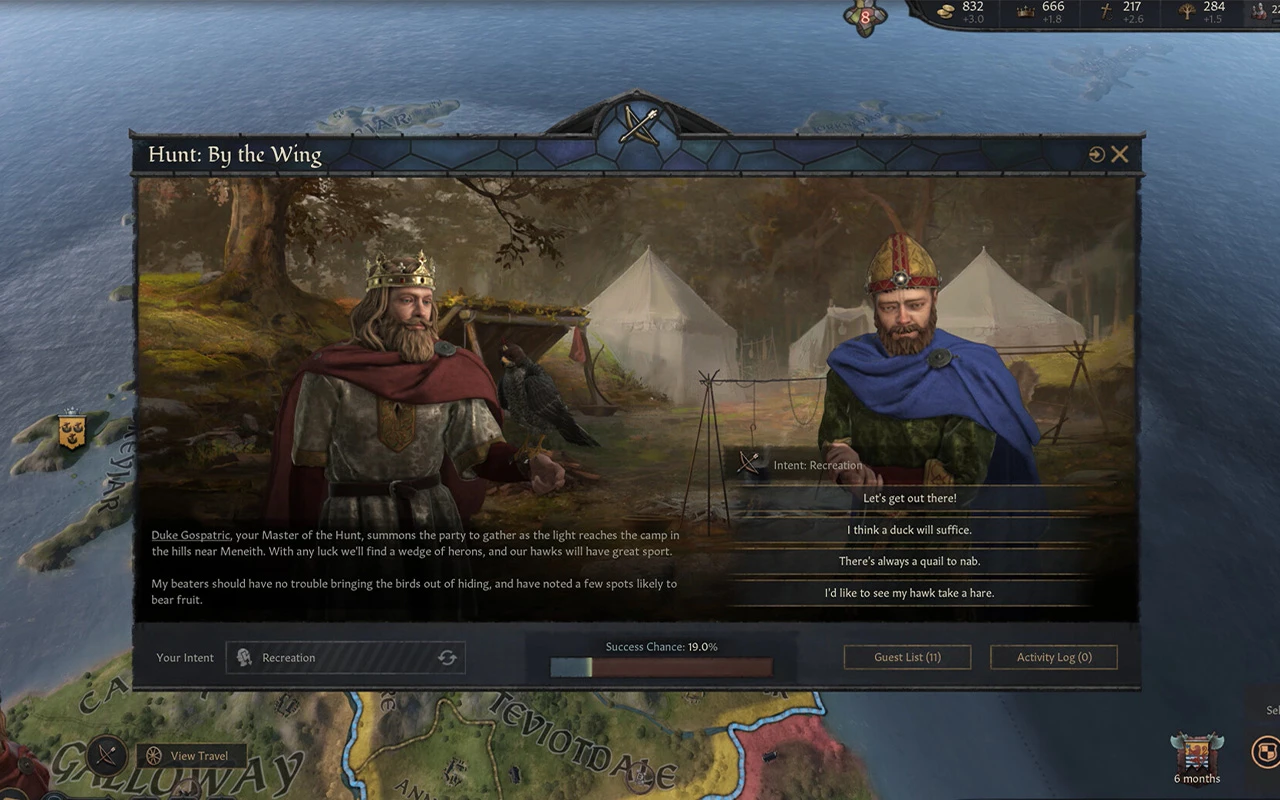Choose "Let's get out there!" option

pos(909,498)
